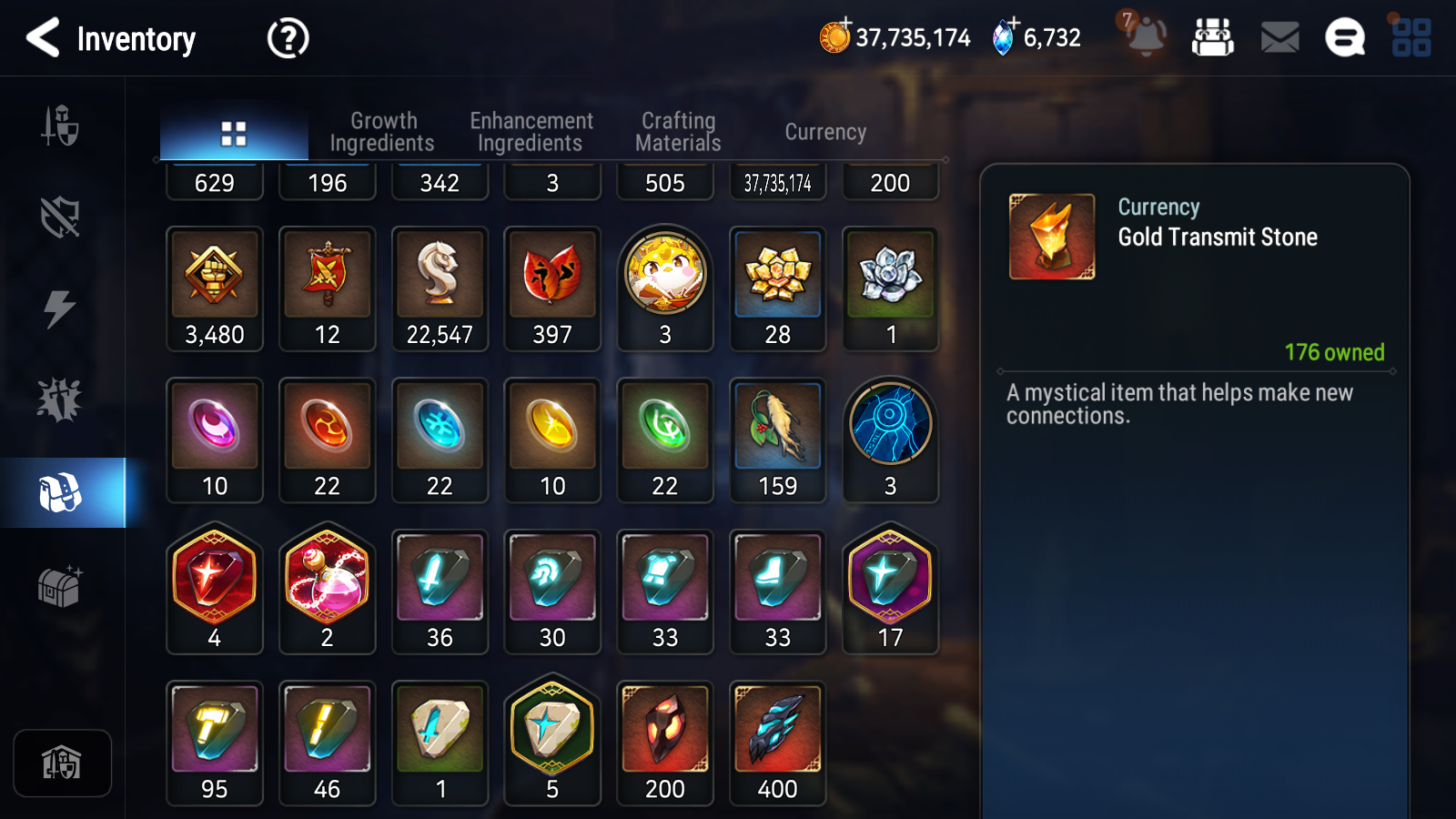Open the chat bubble icon
This screenshot has height=819, width=1456.
point(1344,38)
